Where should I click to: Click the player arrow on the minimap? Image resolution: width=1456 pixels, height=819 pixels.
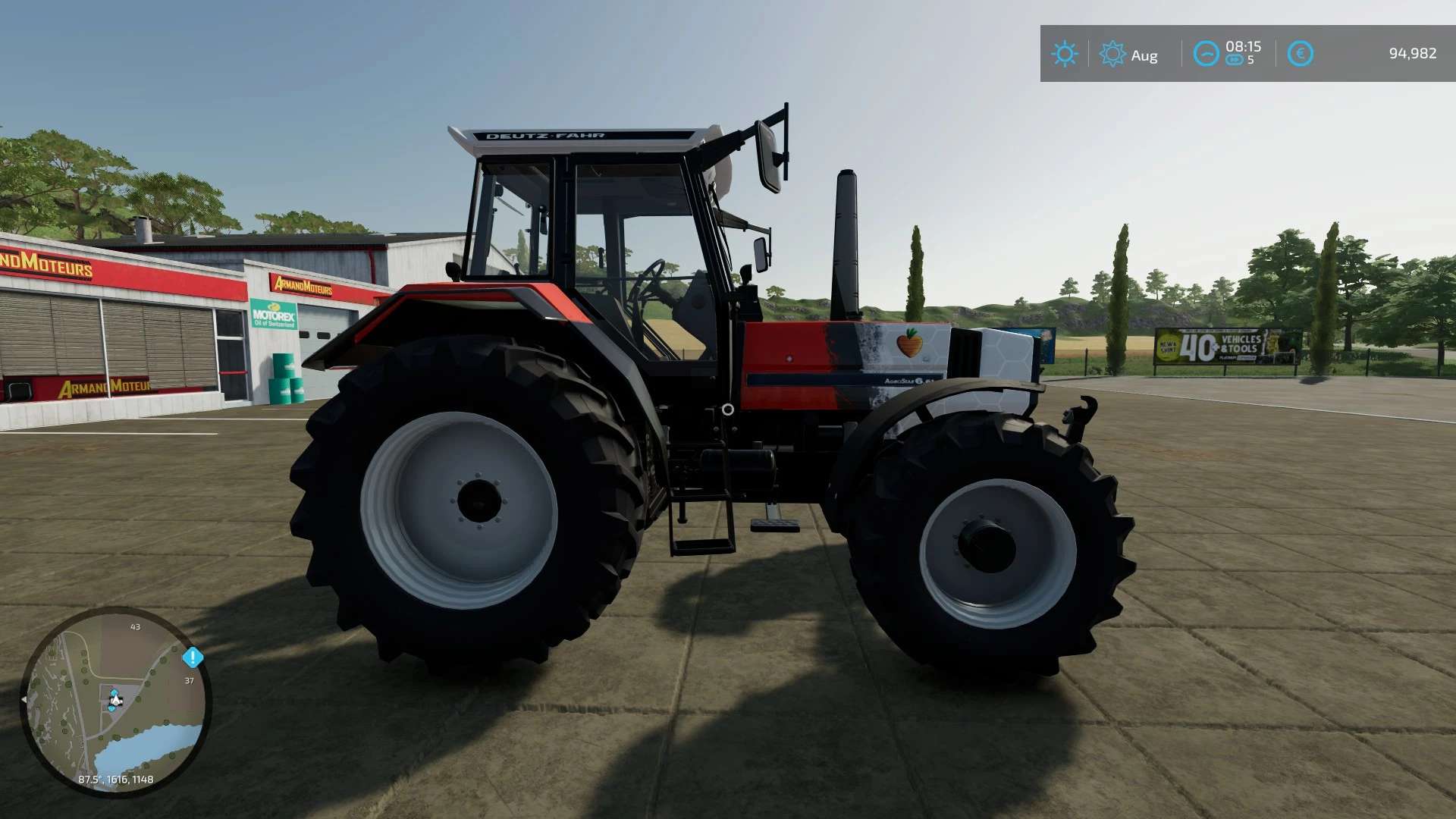(116, 700)
